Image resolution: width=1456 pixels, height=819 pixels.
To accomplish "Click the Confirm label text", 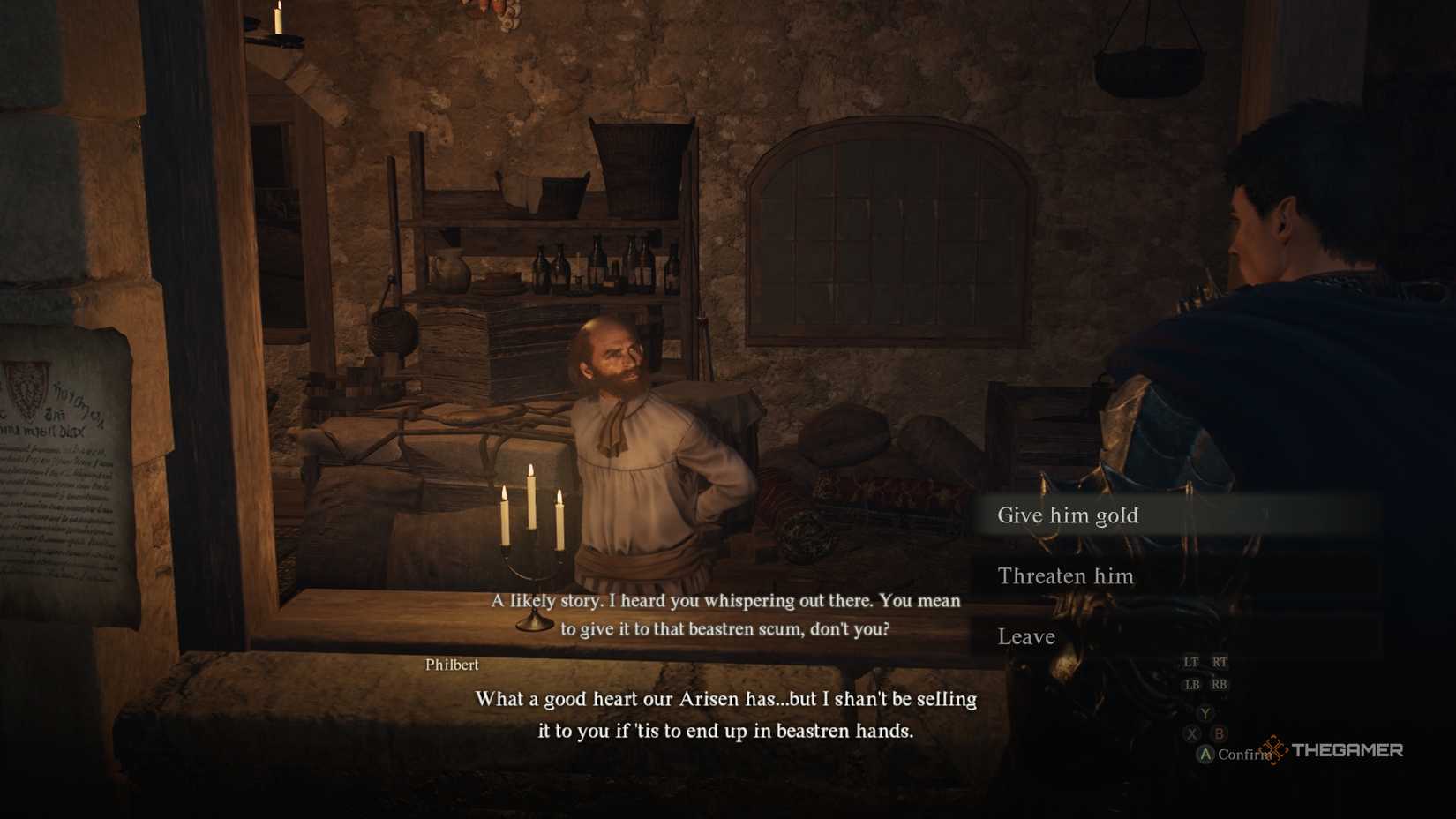I will click(1244, 754).
